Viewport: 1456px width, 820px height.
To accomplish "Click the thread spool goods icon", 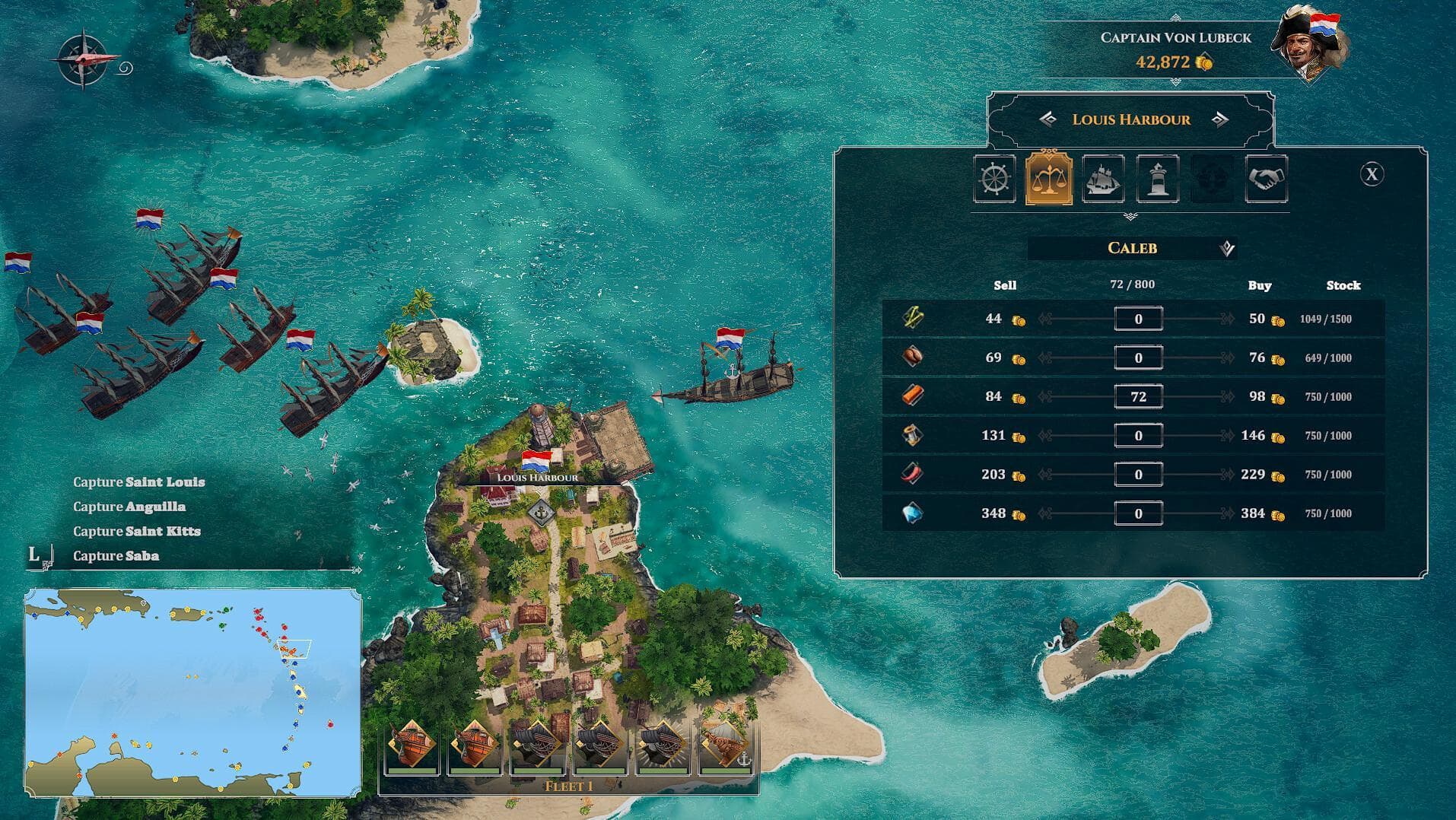I will [912, 434].
